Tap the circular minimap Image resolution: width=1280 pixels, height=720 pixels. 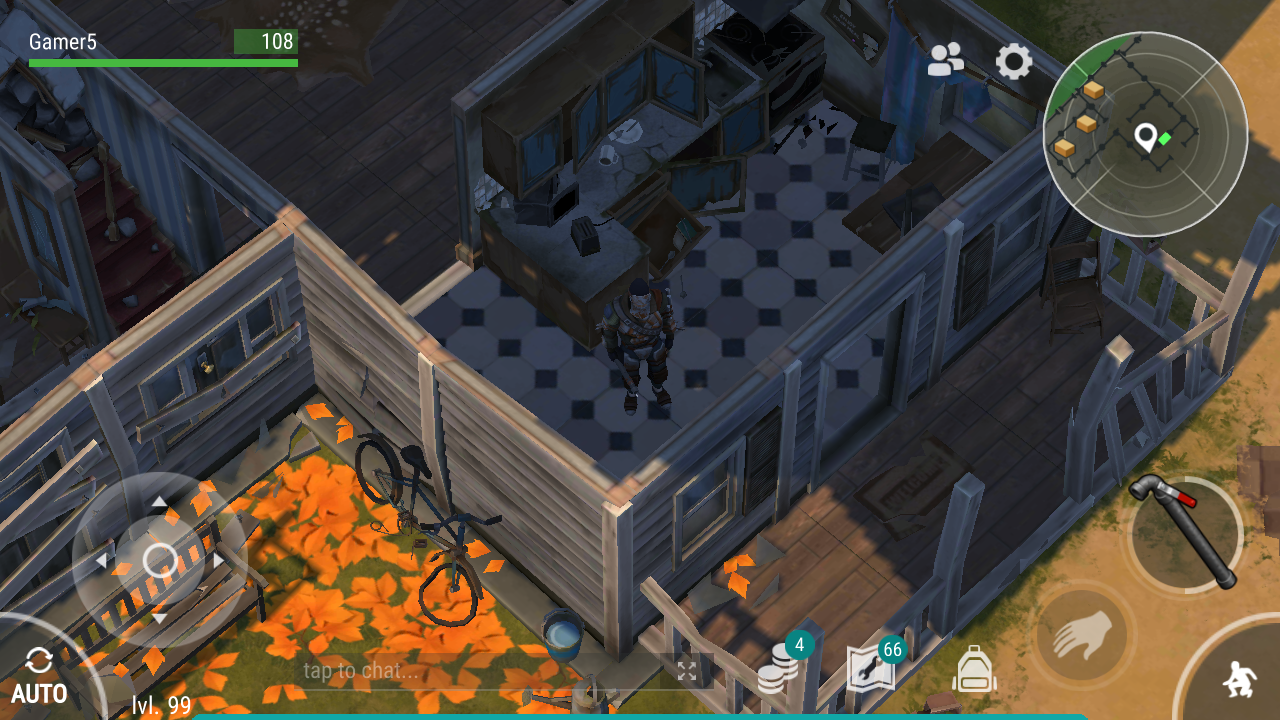point(1145,135)
